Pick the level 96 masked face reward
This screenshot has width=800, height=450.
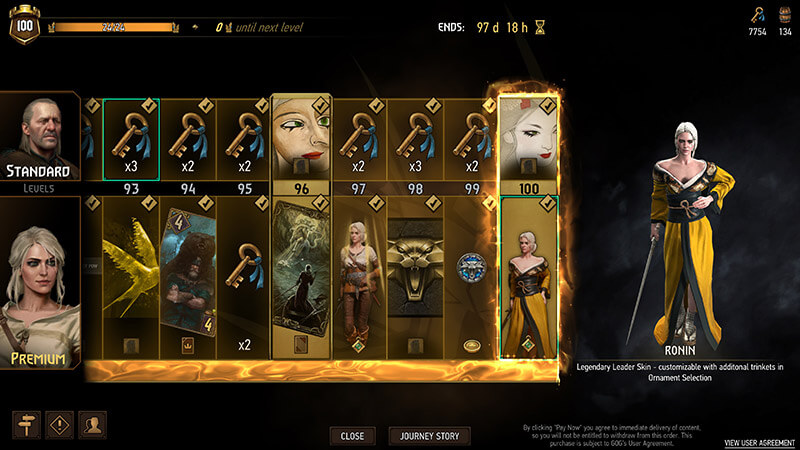[300, 138]
